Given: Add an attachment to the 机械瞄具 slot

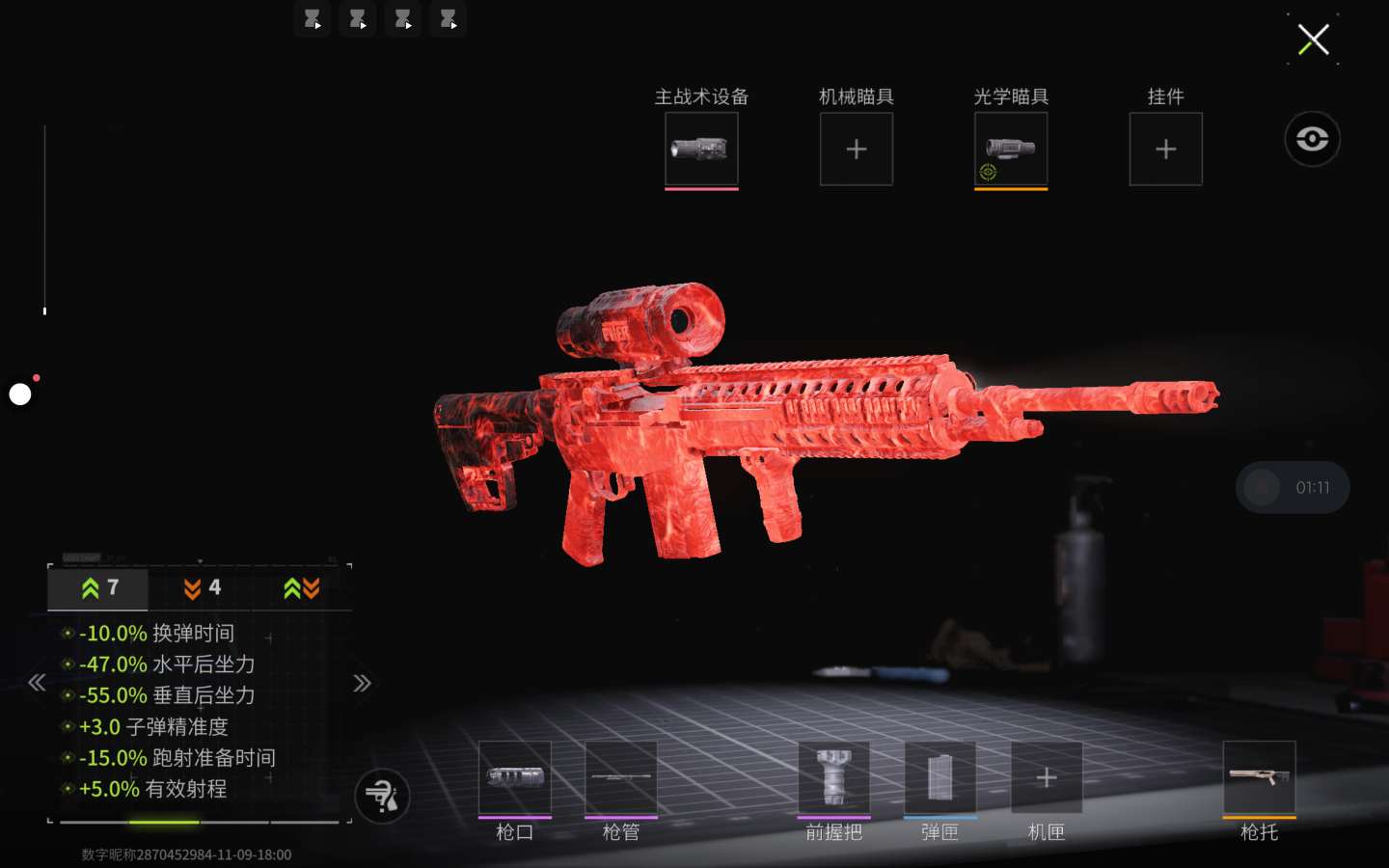Looking at the screenshot, I should 856,149.
